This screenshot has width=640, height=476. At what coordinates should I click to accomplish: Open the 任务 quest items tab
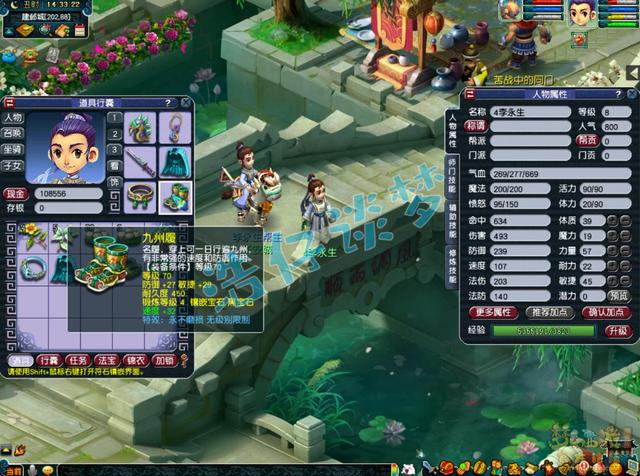click(78, 360)
